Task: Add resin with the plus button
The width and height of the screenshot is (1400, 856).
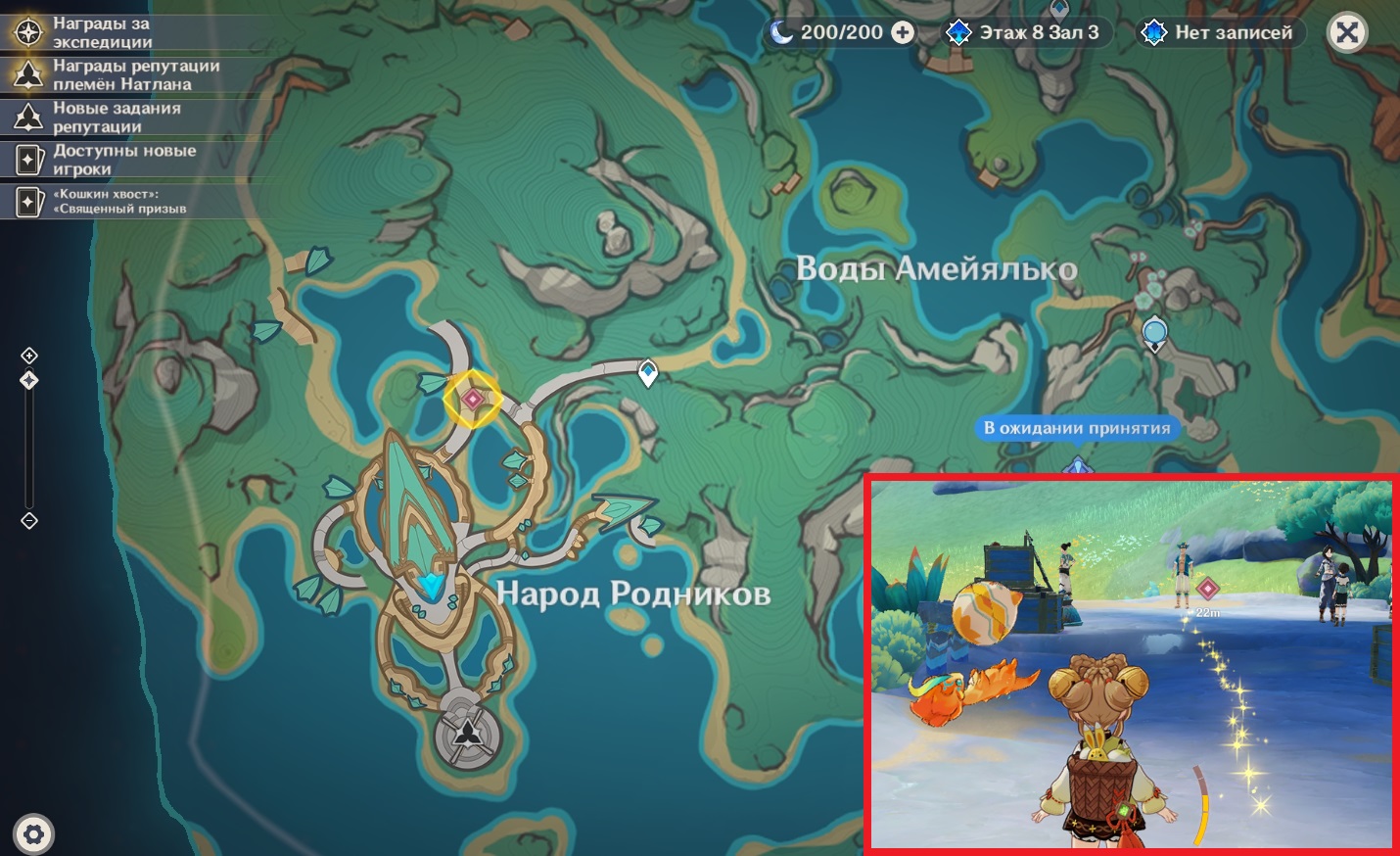Action: (903, 33)
